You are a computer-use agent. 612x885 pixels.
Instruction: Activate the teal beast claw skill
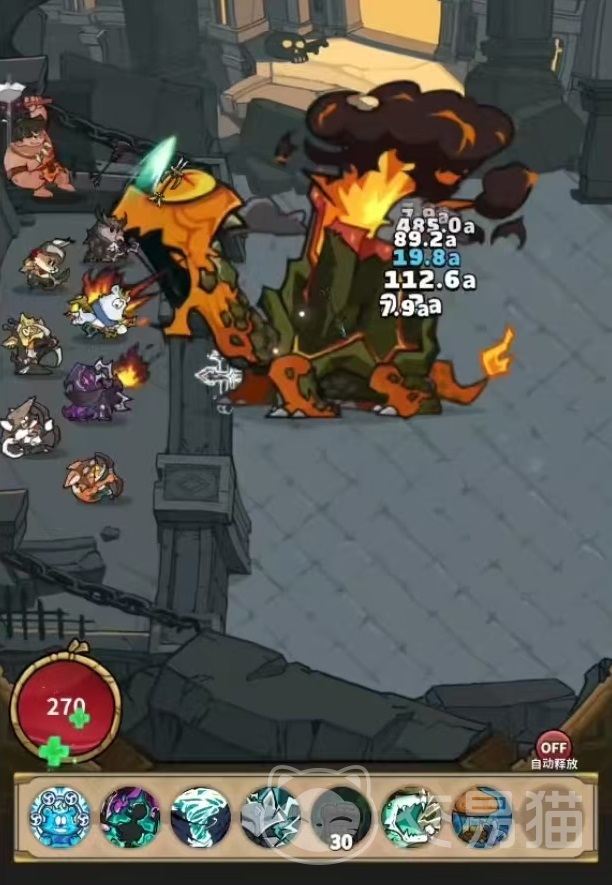[x=411, y=817]
